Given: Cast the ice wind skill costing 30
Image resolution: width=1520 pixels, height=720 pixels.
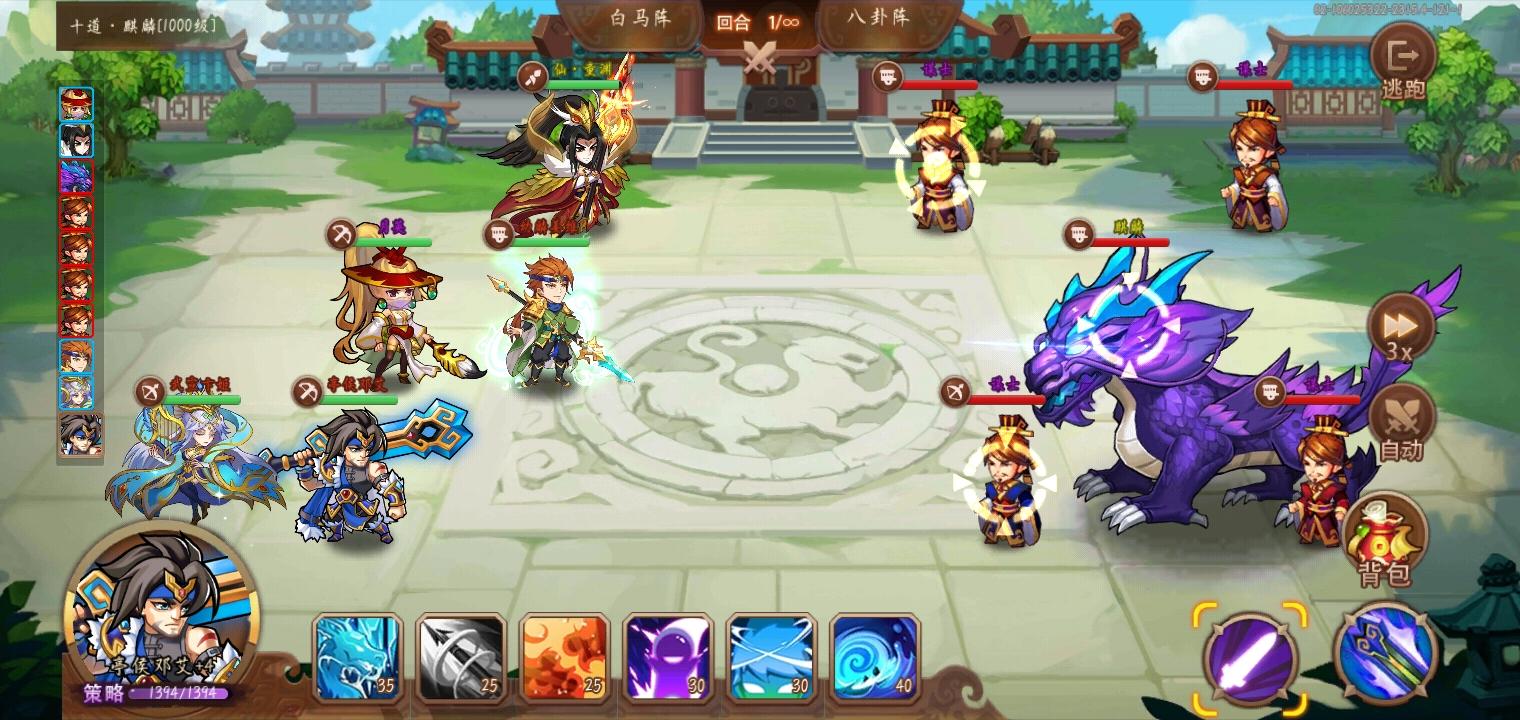Looking at the screenshot, I should (x=772, y=655).
